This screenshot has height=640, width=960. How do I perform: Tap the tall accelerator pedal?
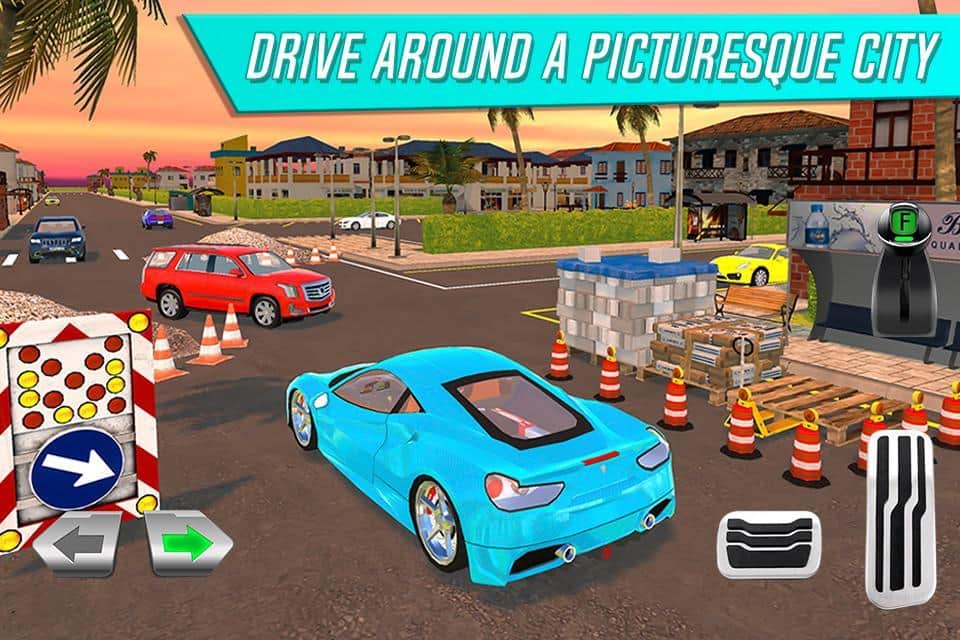point(899,518)
